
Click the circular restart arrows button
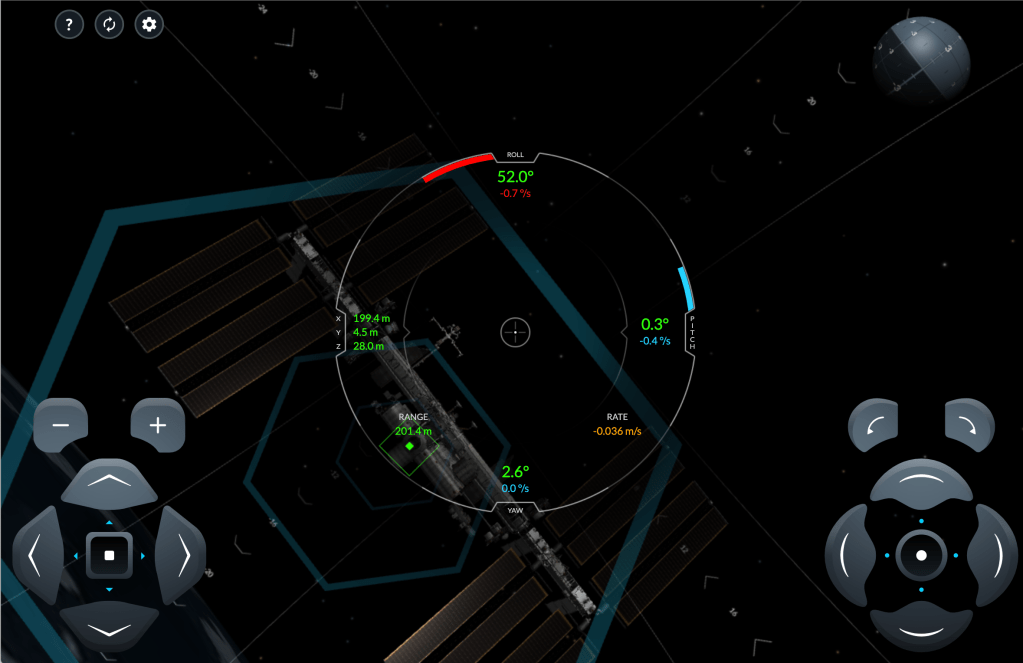pos(109,25)
